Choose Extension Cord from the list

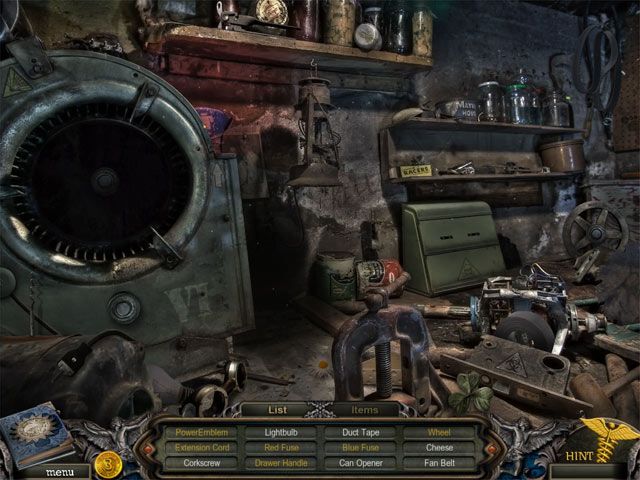pos(202,447)
